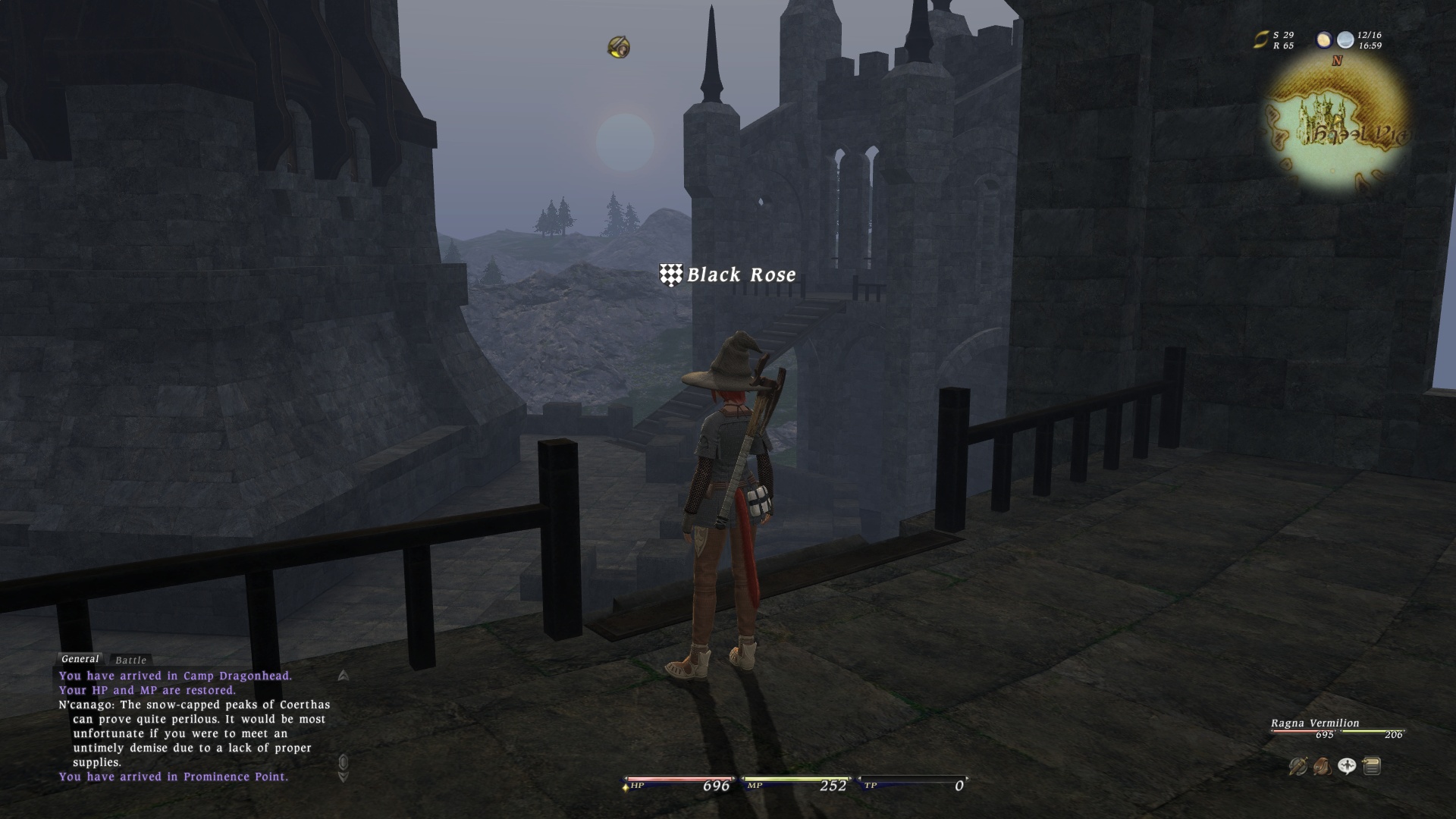Open the emote speech bubble icon
The height and width of the screenshot is (819, 1456).
coord(1347,767)
